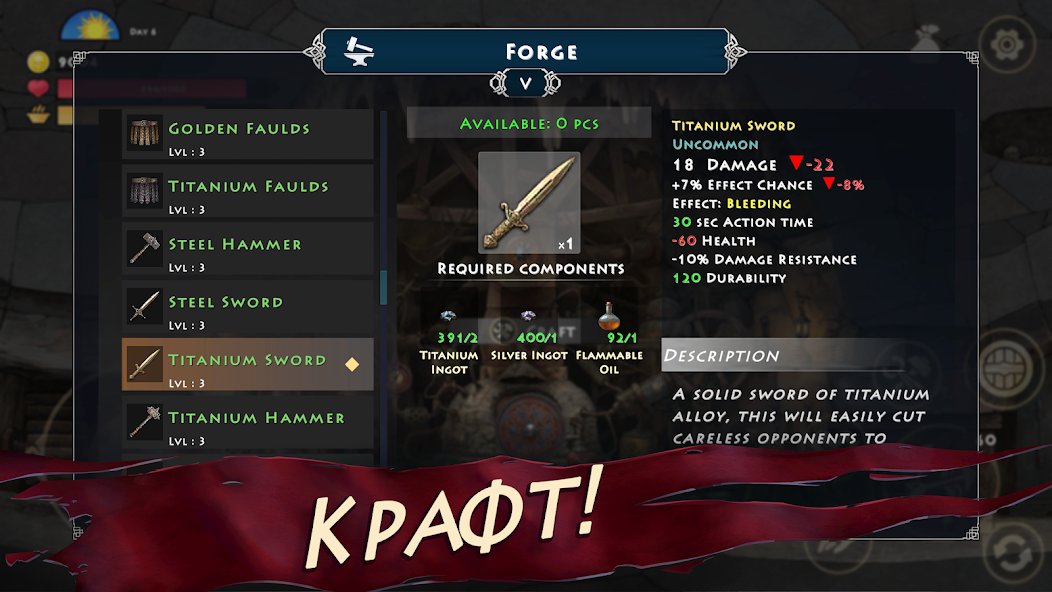The width and height of the screenshot is (1052, 592).
Task: Click the Titanium Sword preview image
Action: [x=529, y=202]
